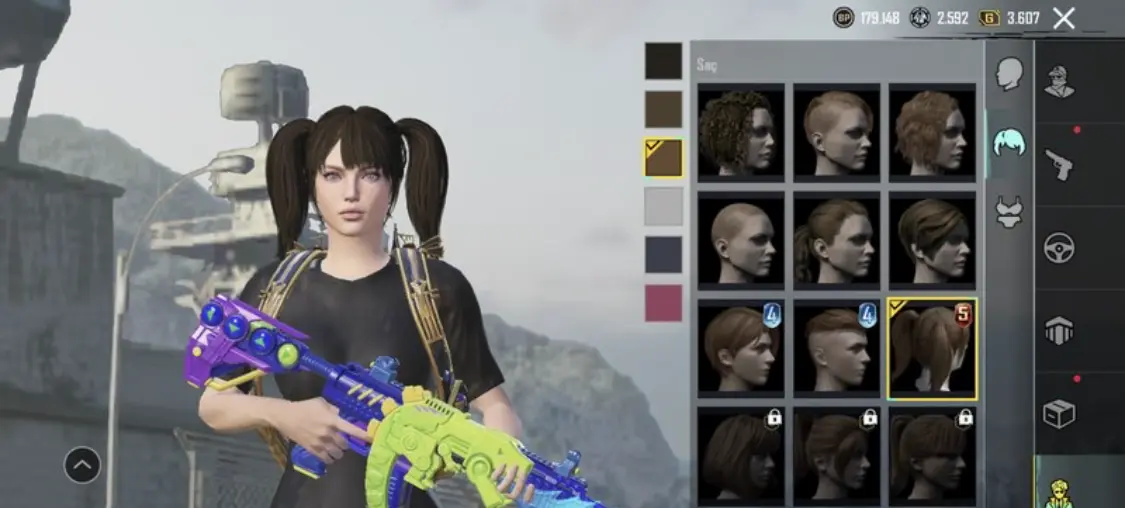
Task: Choose the light gray hair color swatch
Action: [663, 206]
